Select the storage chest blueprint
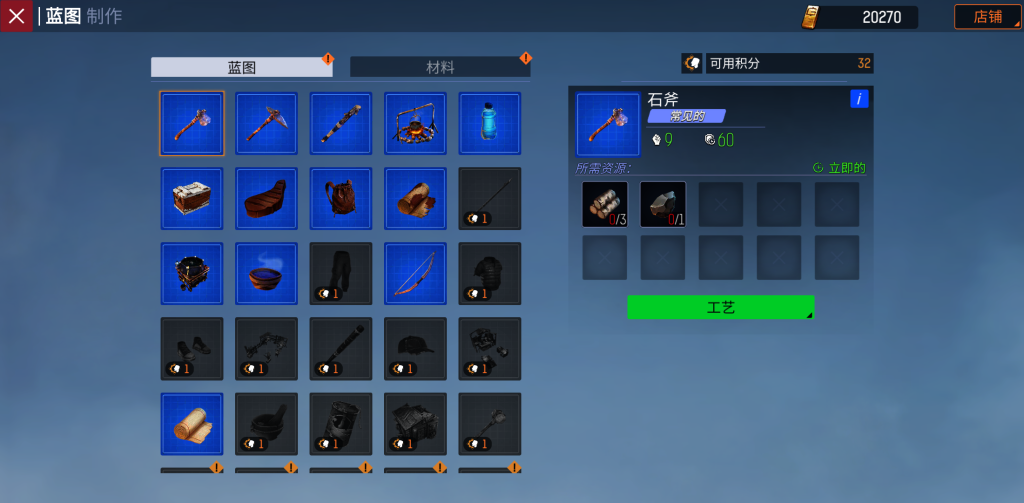 pos(192,198)
